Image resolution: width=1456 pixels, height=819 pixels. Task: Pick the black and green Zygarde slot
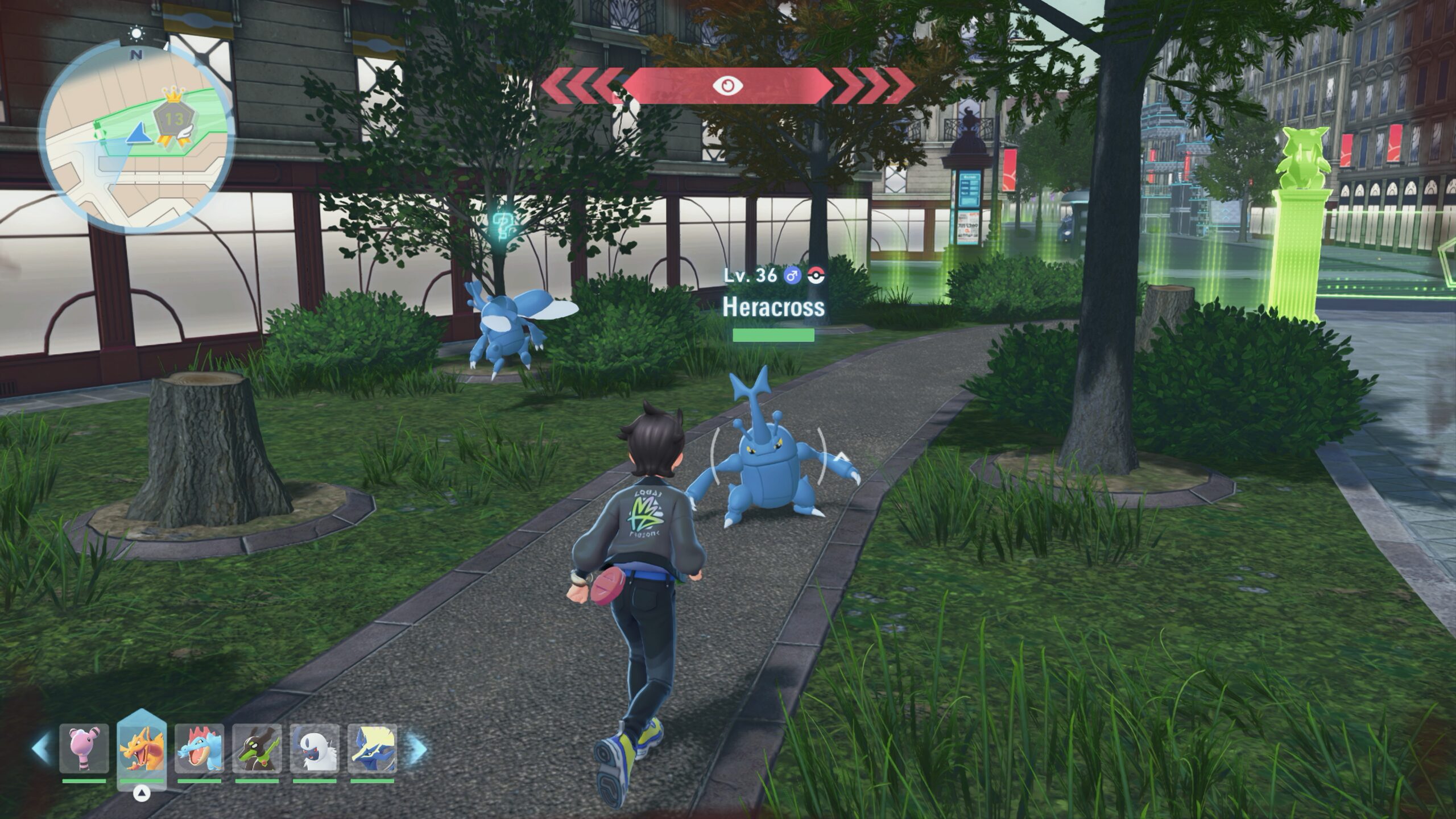click(257, 748)
